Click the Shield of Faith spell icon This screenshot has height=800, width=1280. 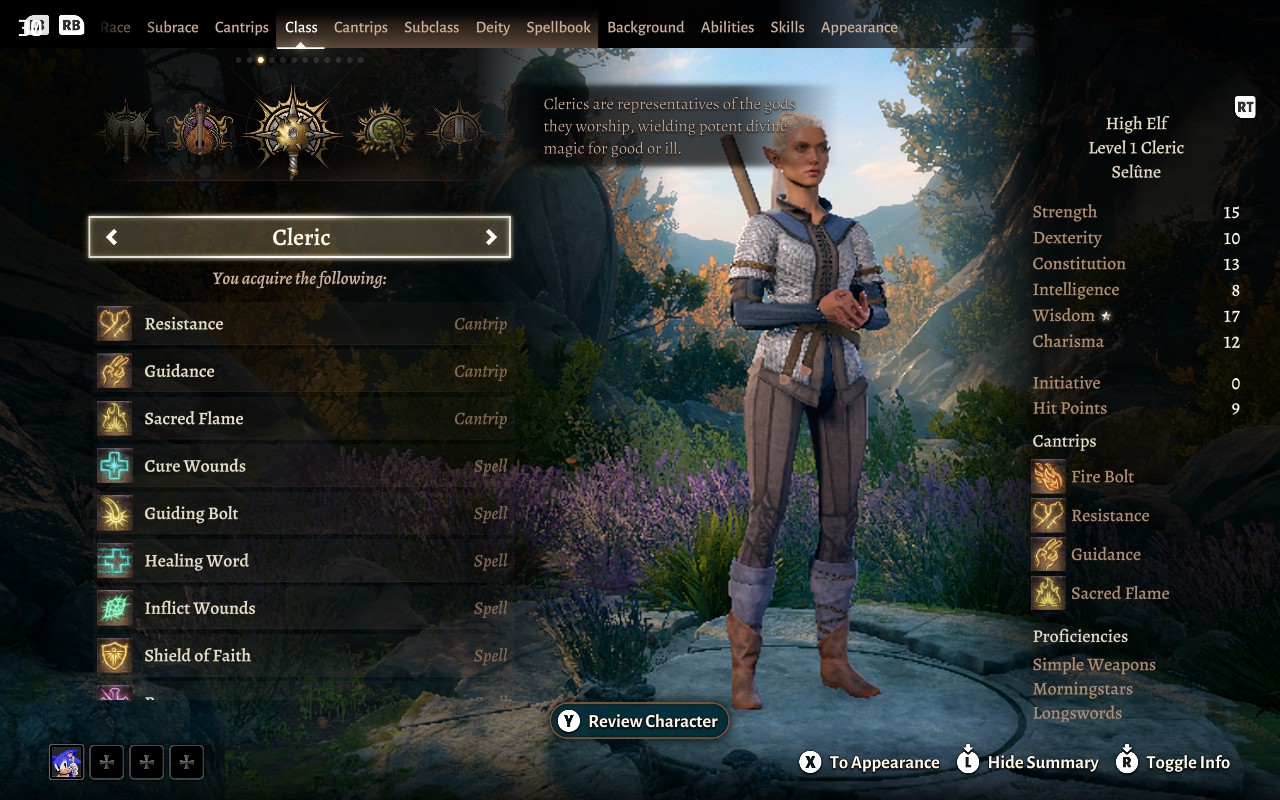[x=115, y=655]
